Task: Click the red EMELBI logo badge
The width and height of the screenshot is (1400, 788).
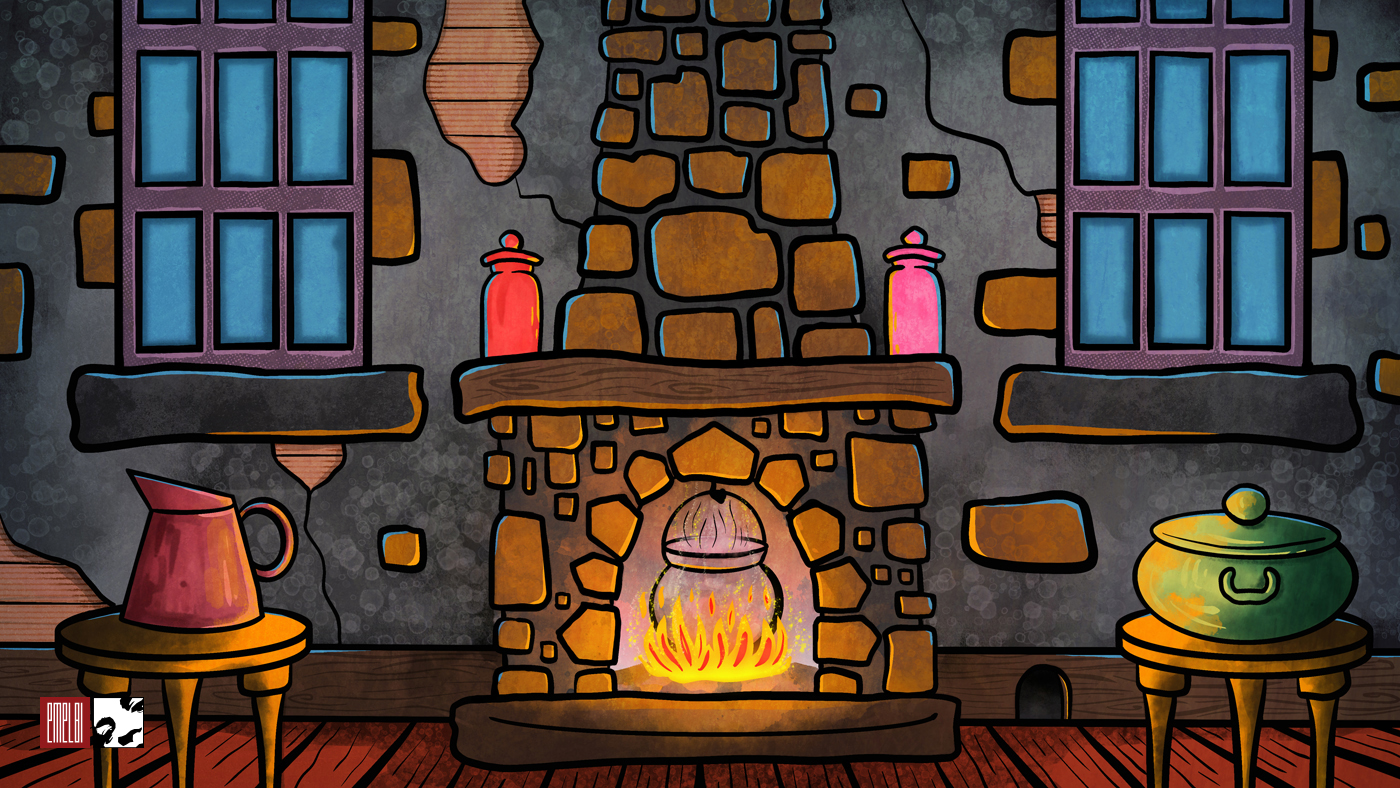Action: (65, 722)
